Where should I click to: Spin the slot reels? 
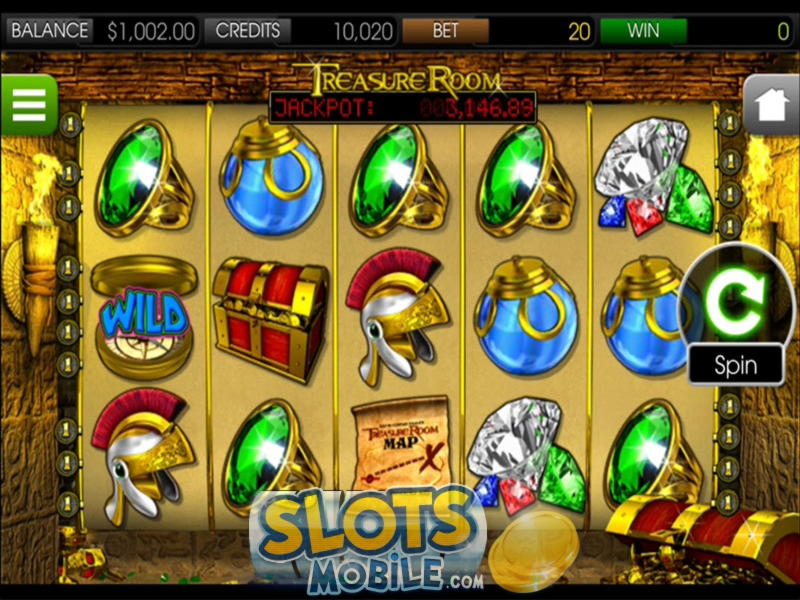tap(738, 299)
